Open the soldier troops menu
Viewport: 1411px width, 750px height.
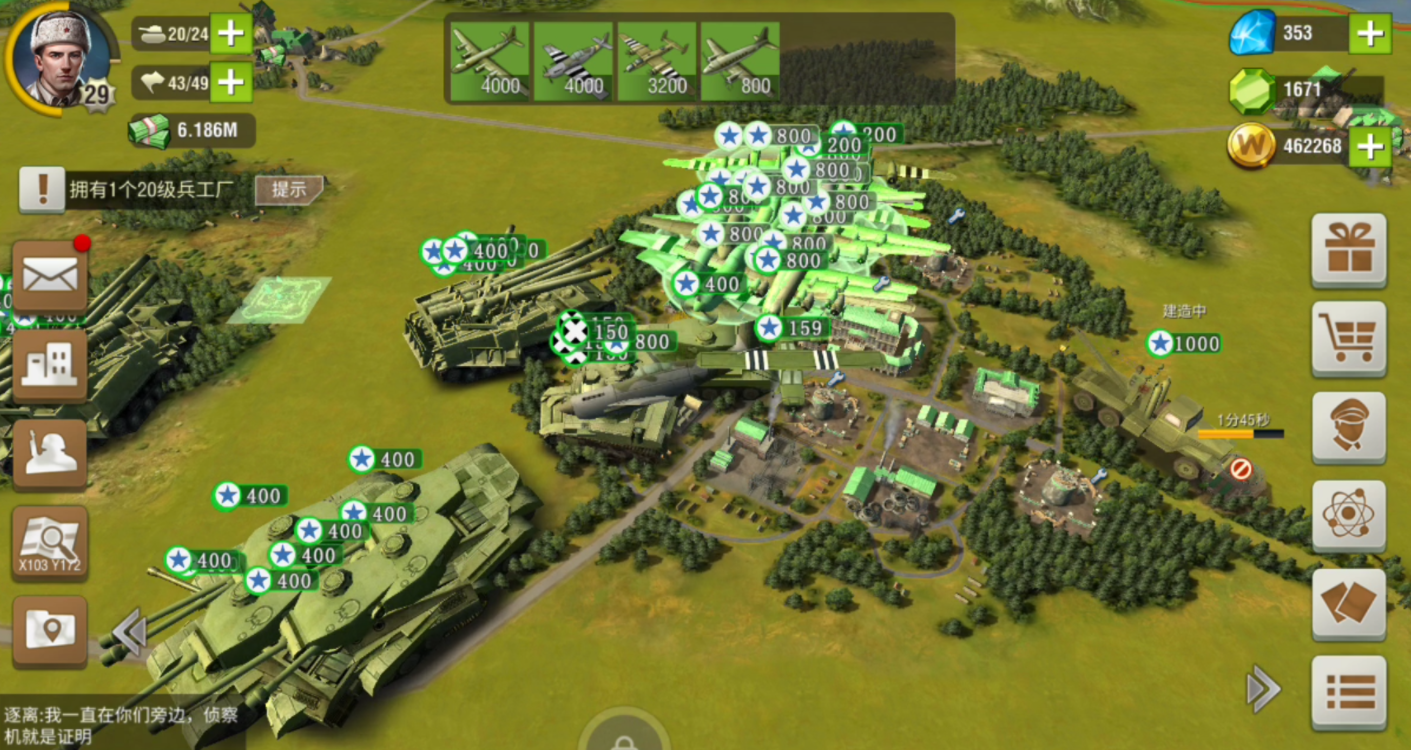pyautogui.click(x=50, y=452)
